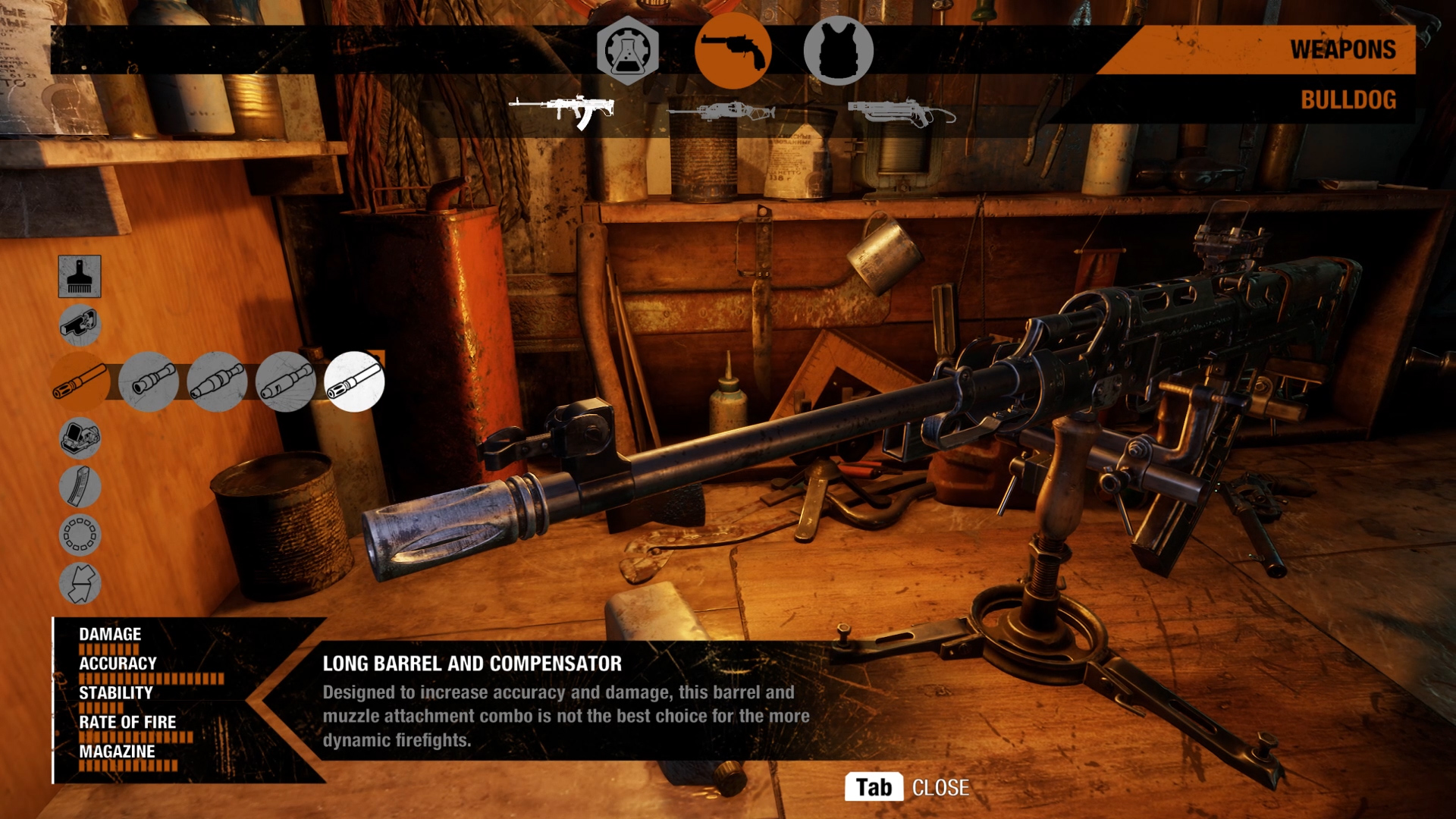The height and width of the screenshot is (819, 1456).
Task: Open the chemistry crafting station tab icon
Action: (x=626, y=52)
